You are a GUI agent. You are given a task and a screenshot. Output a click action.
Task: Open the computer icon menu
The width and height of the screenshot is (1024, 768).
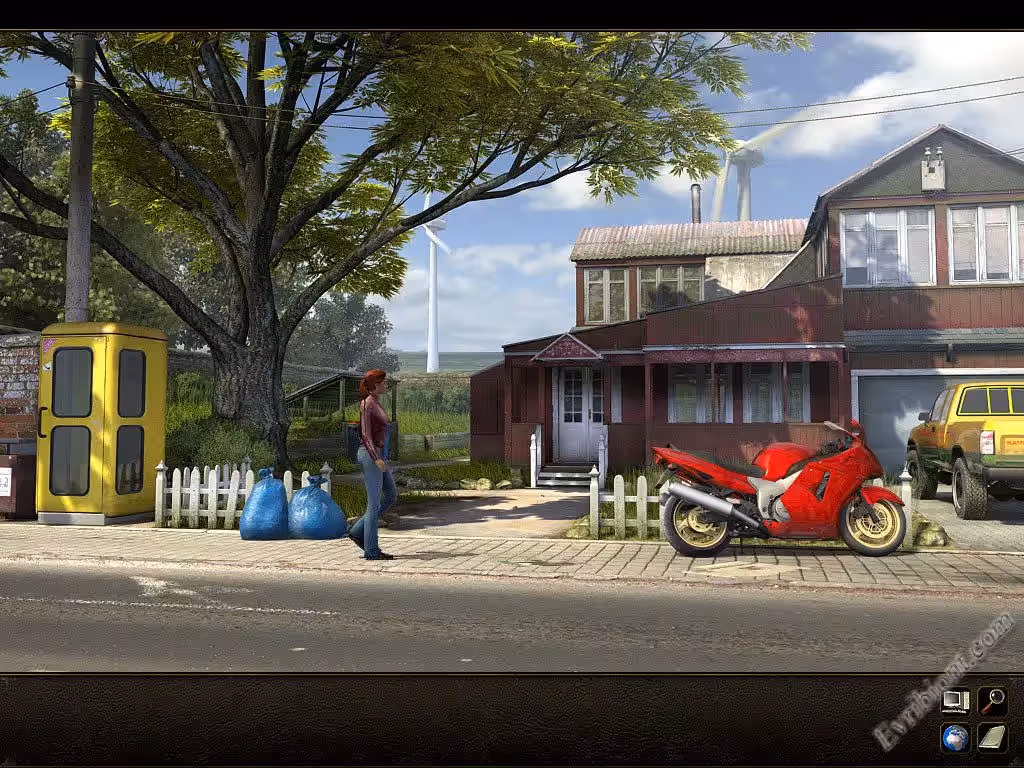955,701
